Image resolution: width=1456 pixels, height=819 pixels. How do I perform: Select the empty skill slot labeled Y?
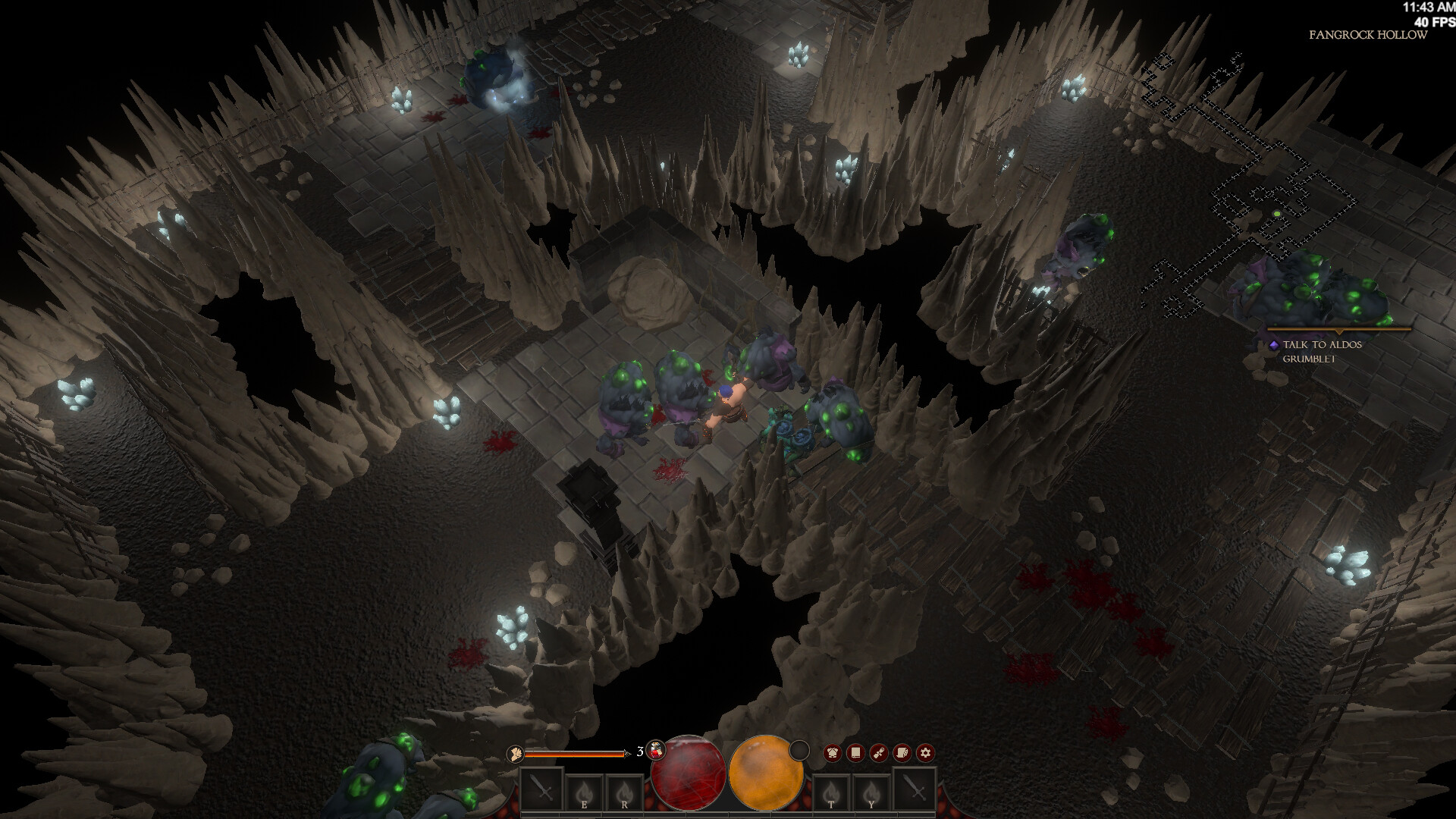[x=871, y=792]
